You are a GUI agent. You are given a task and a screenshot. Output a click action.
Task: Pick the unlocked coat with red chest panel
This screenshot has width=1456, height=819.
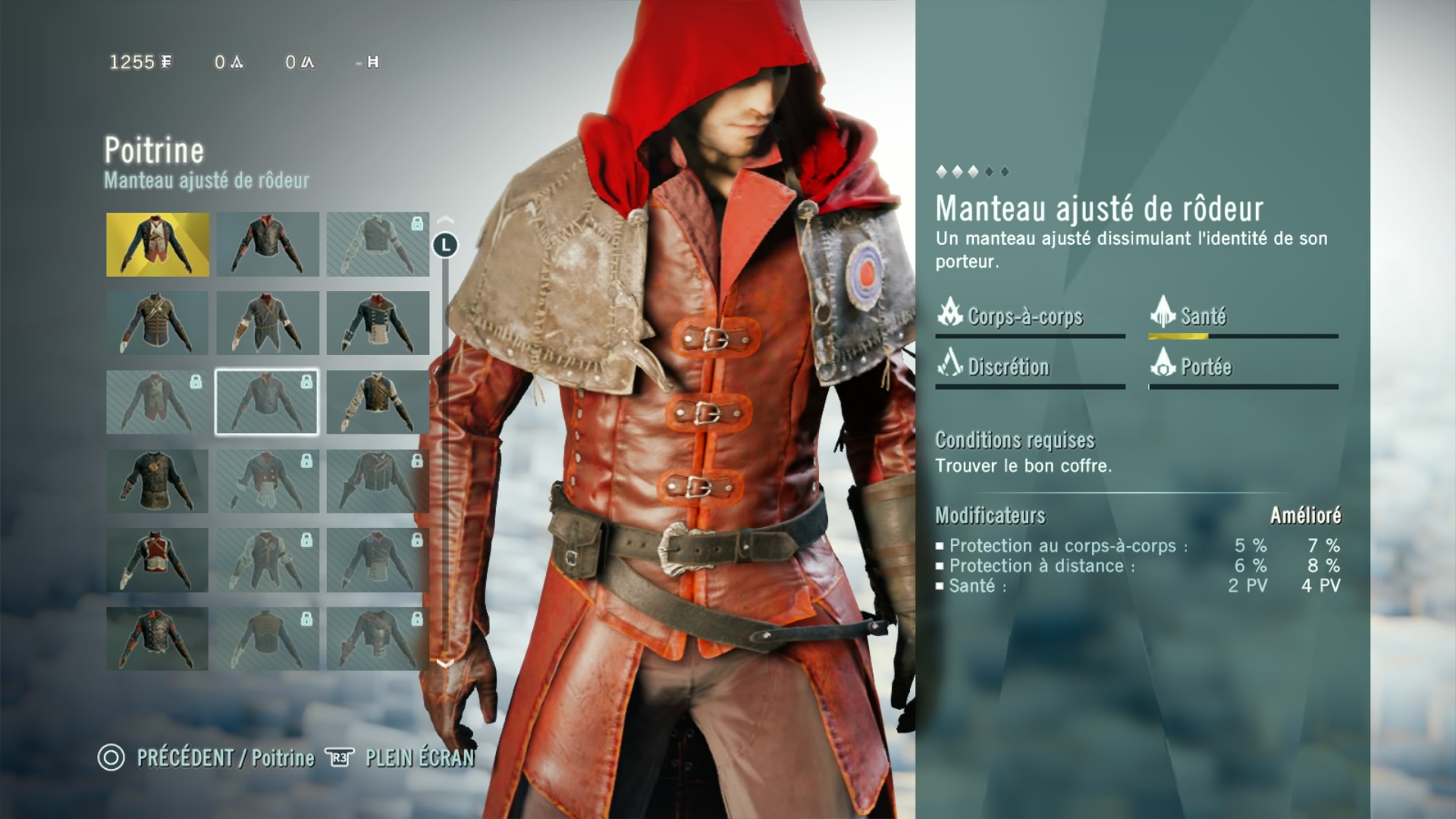[157, 560]
